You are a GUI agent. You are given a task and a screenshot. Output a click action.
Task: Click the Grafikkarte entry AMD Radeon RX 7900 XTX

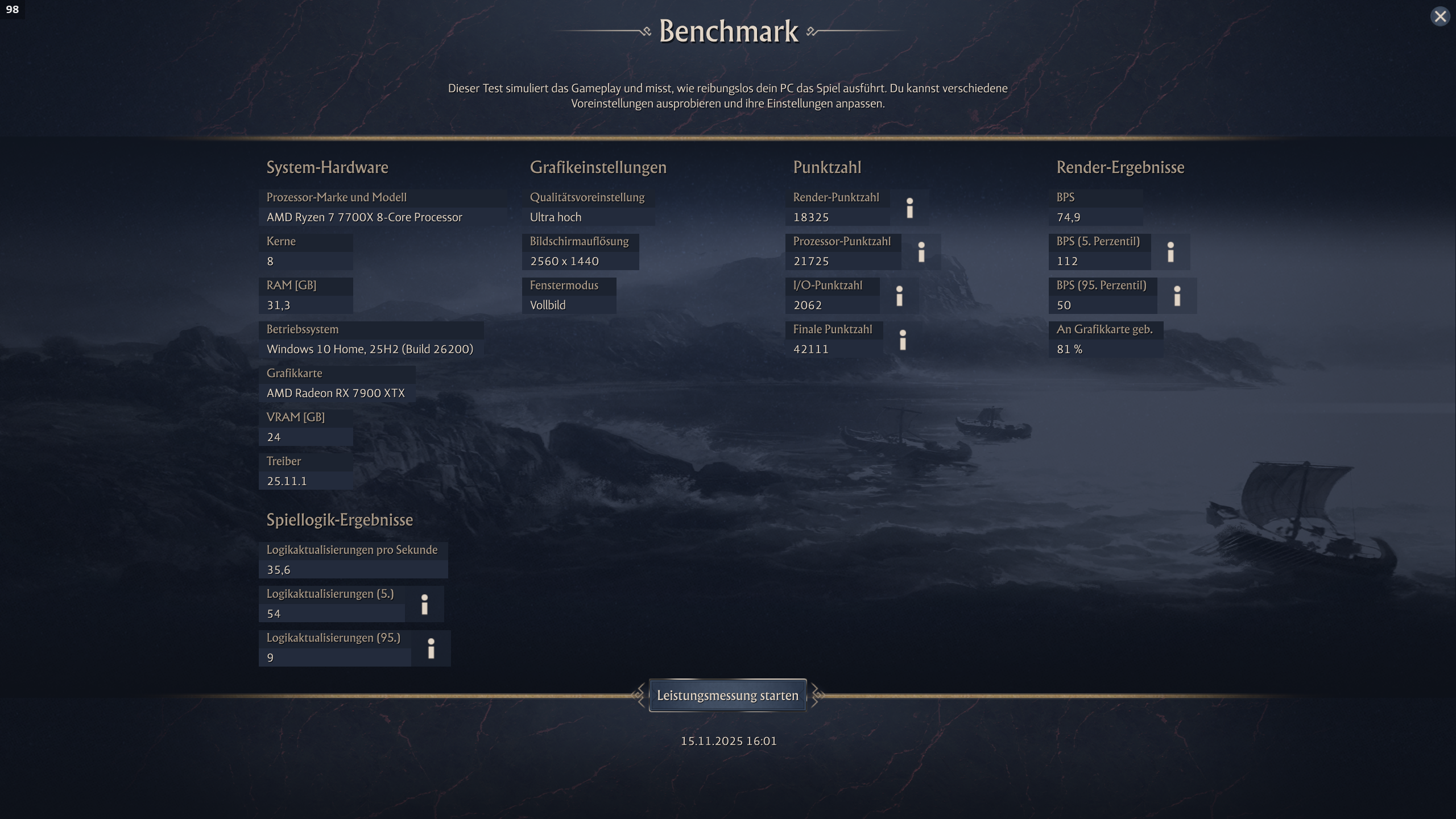336,392
